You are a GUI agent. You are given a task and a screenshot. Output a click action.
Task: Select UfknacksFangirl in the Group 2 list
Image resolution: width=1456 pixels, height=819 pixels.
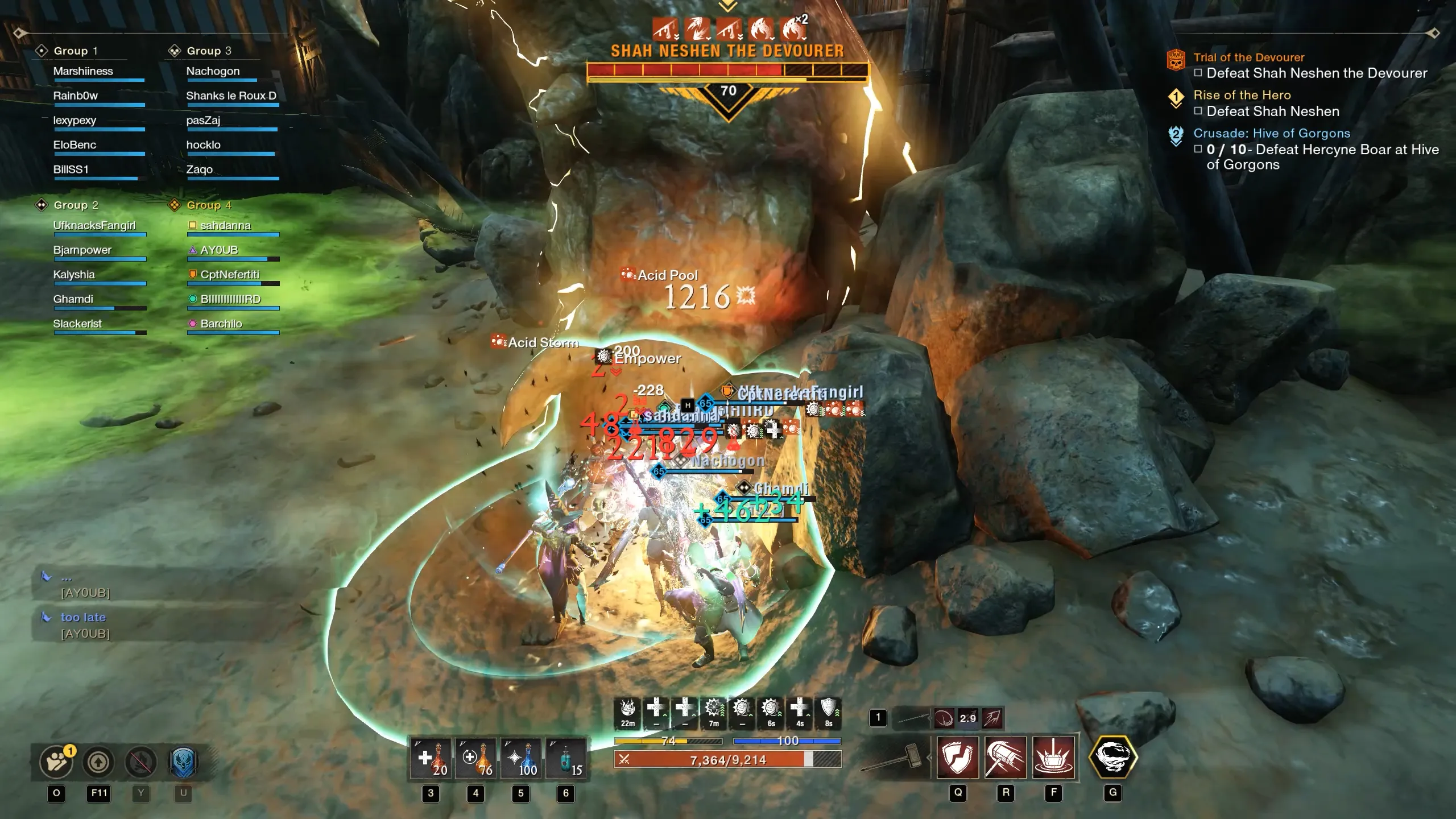click(94, 225)
